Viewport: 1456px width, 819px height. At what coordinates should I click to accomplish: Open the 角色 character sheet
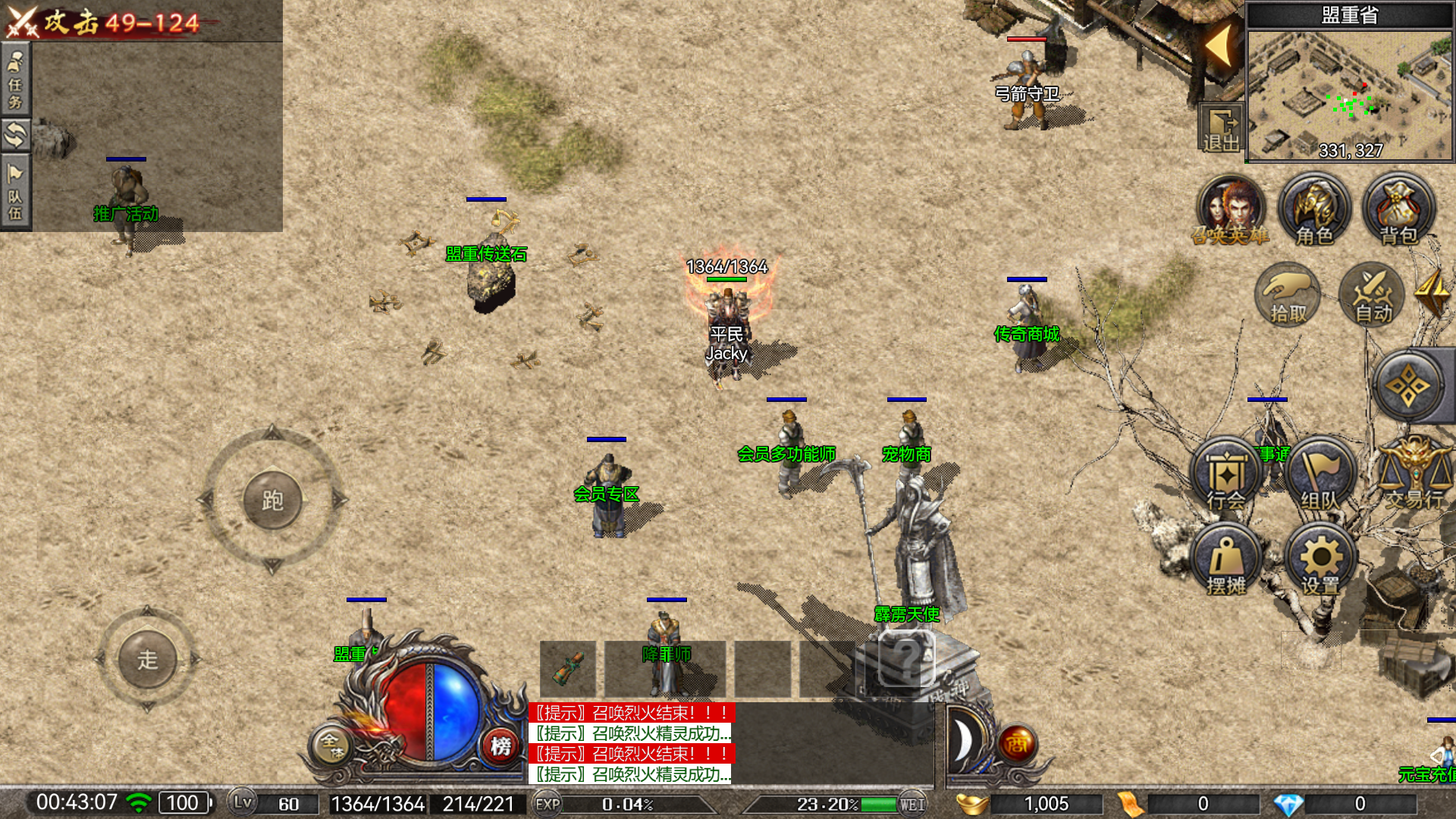click(x=1314, y=210)
